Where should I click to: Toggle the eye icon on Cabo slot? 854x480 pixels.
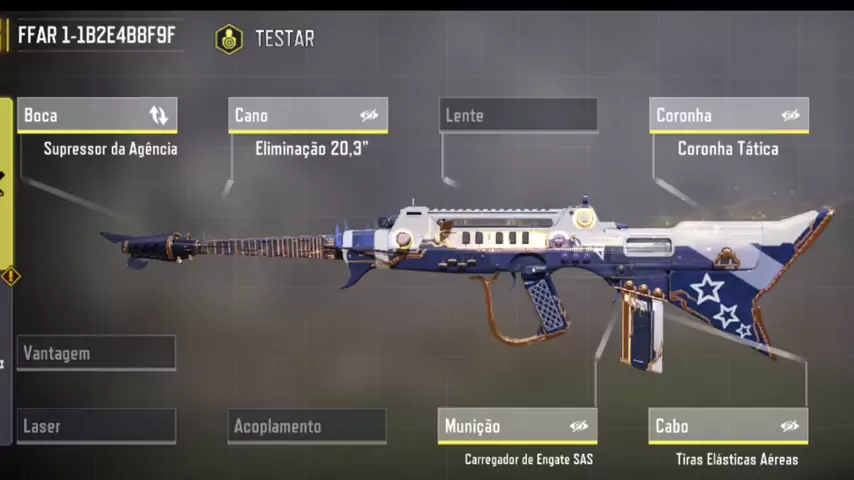[x=790, y=426]
